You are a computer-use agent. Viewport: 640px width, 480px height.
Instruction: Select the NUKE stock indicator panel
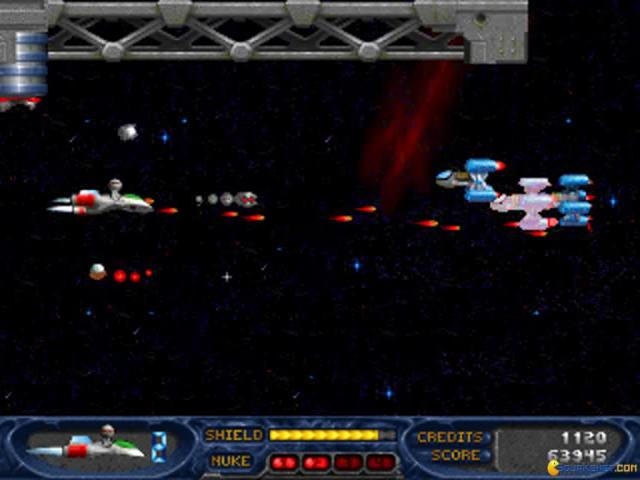[x=331, y=462]
